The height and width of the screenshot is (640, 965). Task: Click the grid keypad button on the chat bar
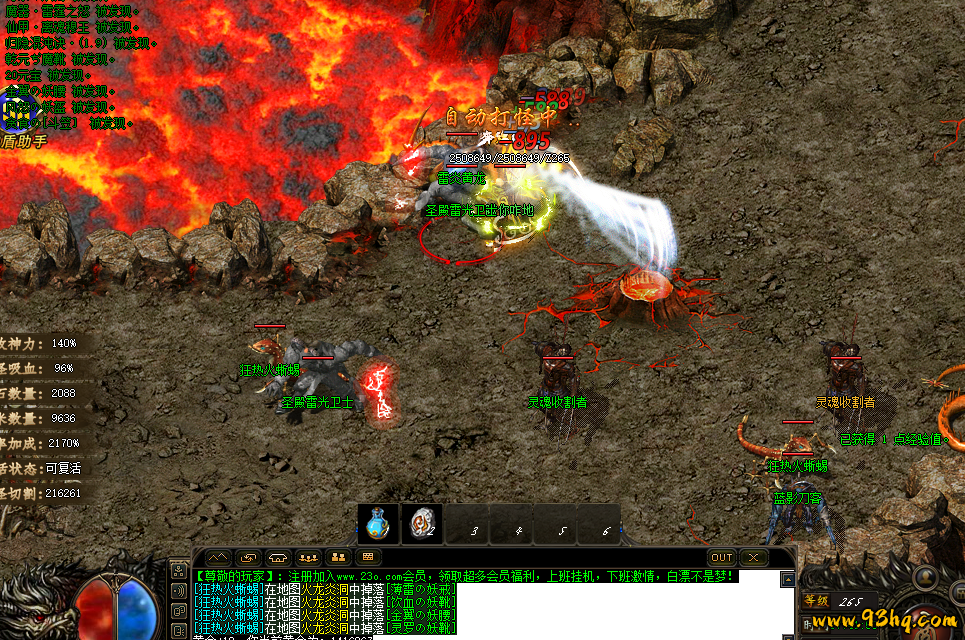pos(368,557)
